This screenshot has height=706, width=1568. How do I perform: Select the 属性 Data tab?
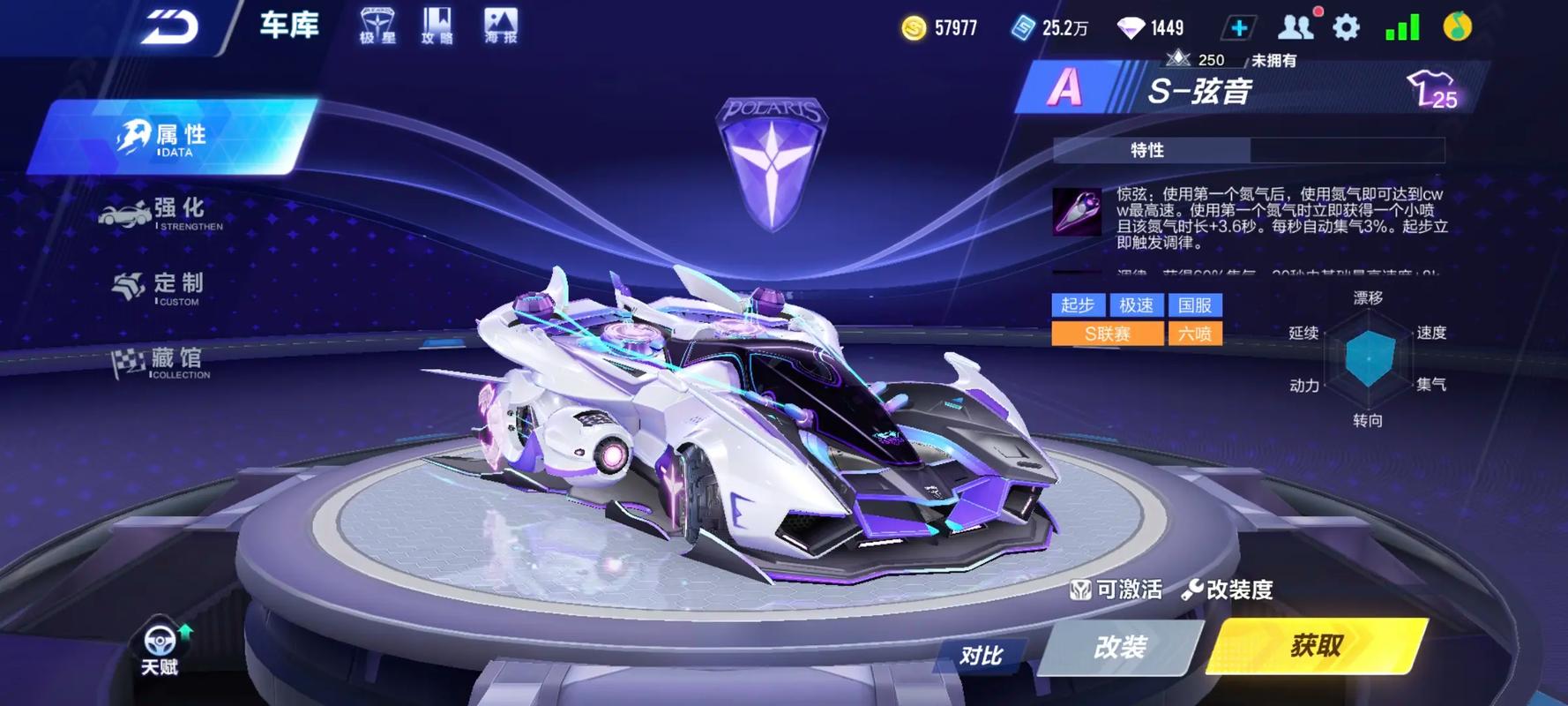click(x=172, y=138)
